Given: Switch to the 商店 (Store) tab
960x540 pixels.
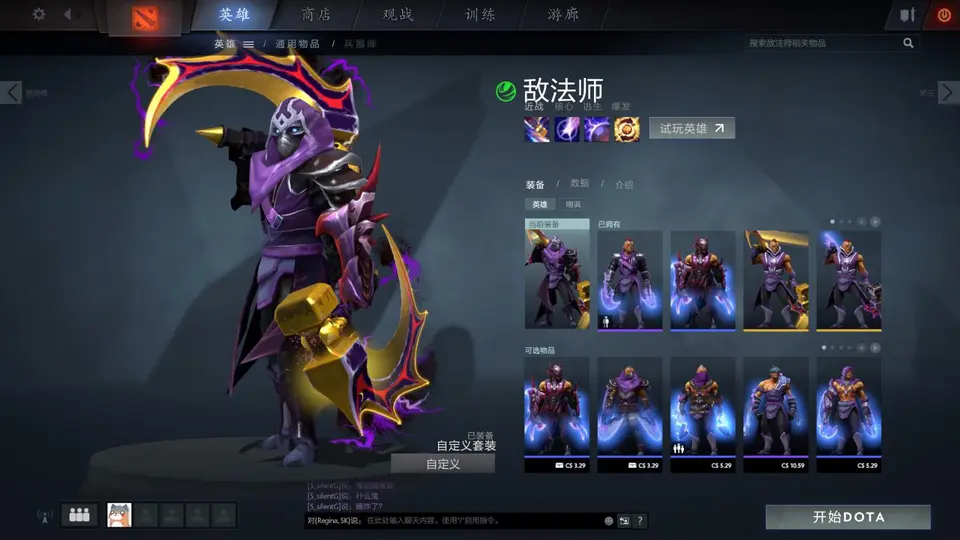Looking at the screenshot, I should 315,15.
